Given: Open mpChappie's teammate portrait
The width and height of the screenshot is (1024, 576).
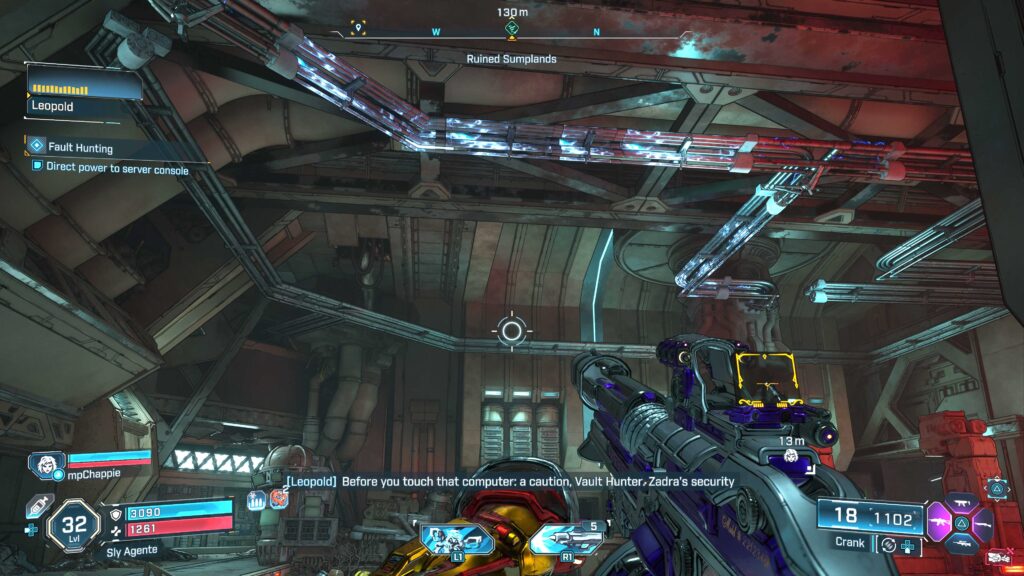Looking at the screenshot, I should pos(47,464).
